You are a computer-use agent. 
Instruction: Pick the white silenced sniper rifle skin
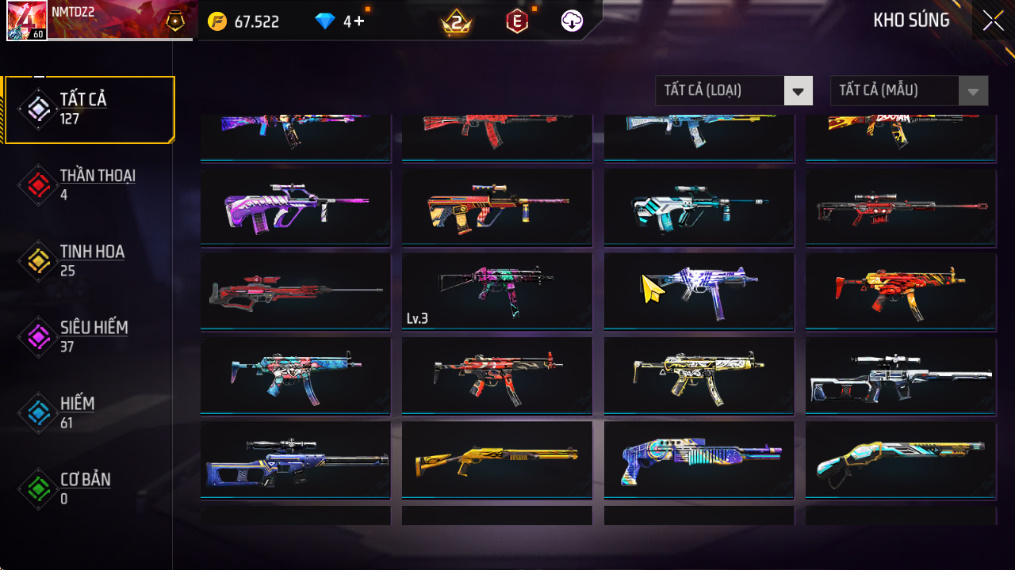click(x=900, y=375)
